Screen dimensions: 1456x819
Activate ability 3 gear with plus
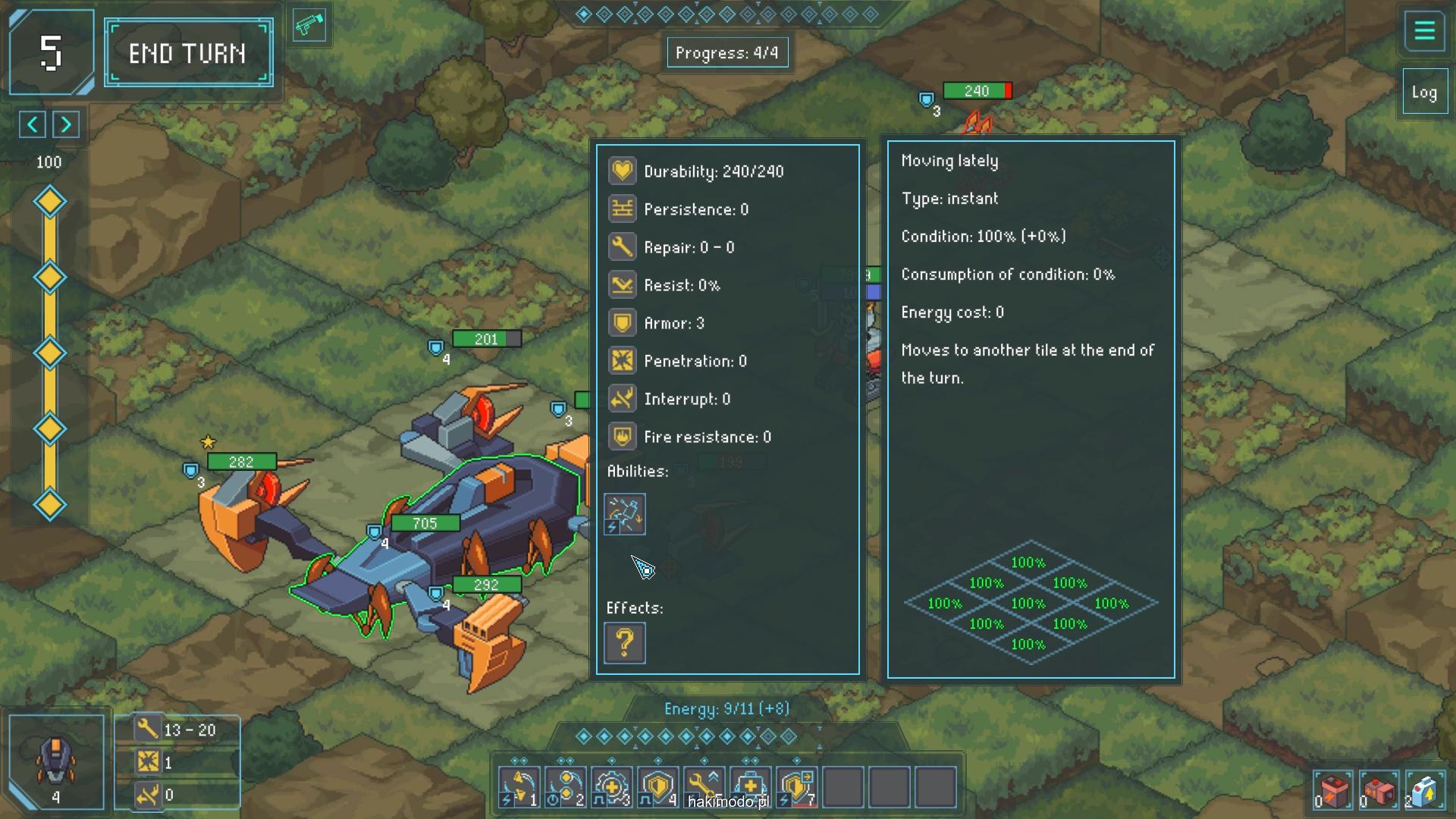(x=612, y=787)
